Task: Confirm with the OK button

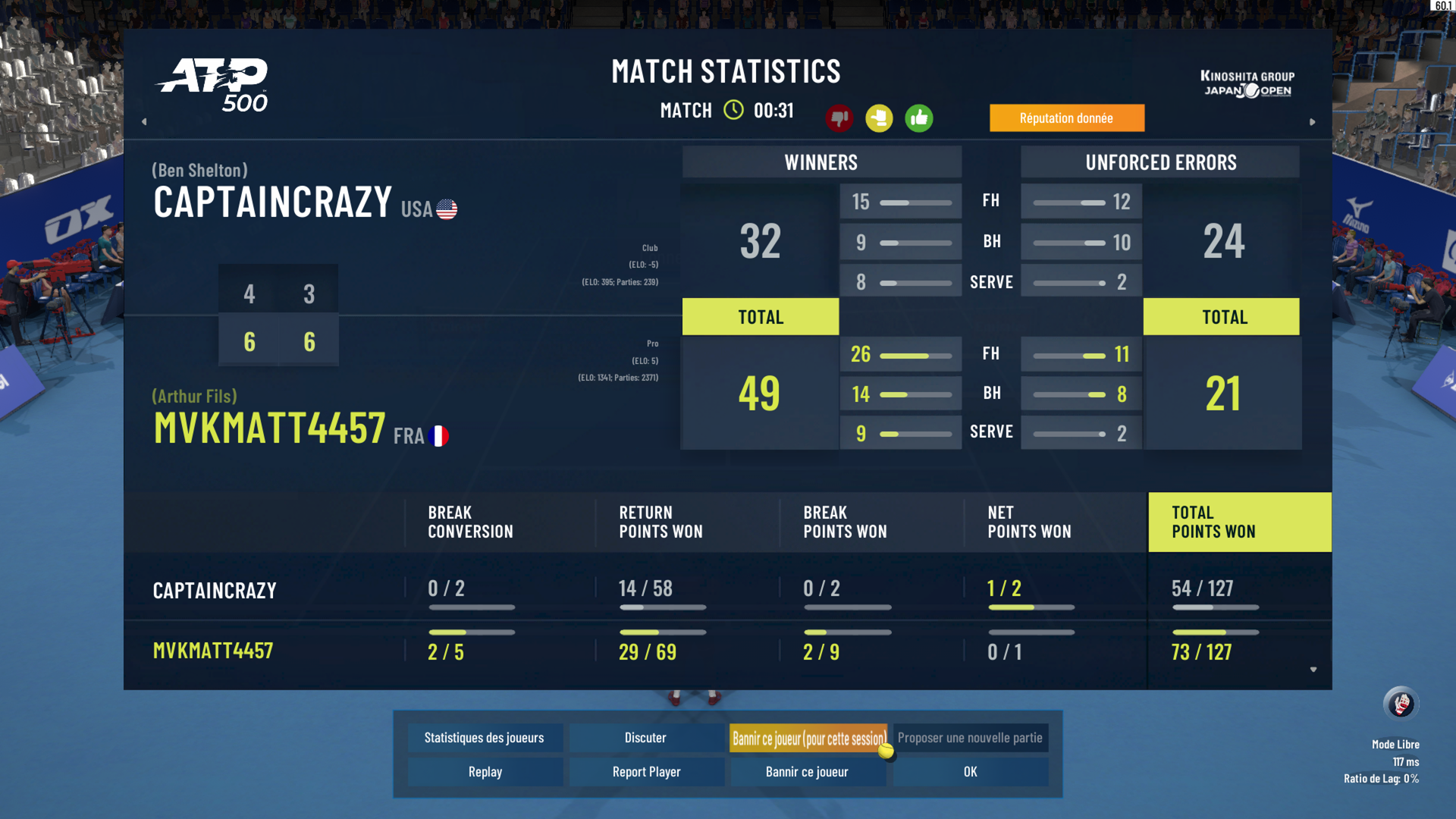Action: (970, 772)
